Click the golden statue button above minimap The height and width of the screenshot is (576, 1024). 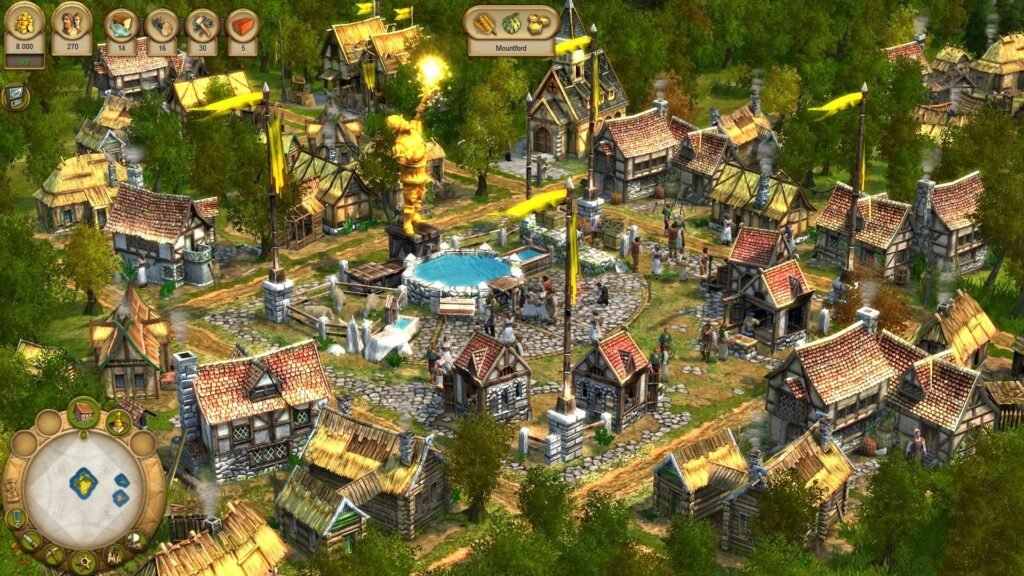pos(118,422)
